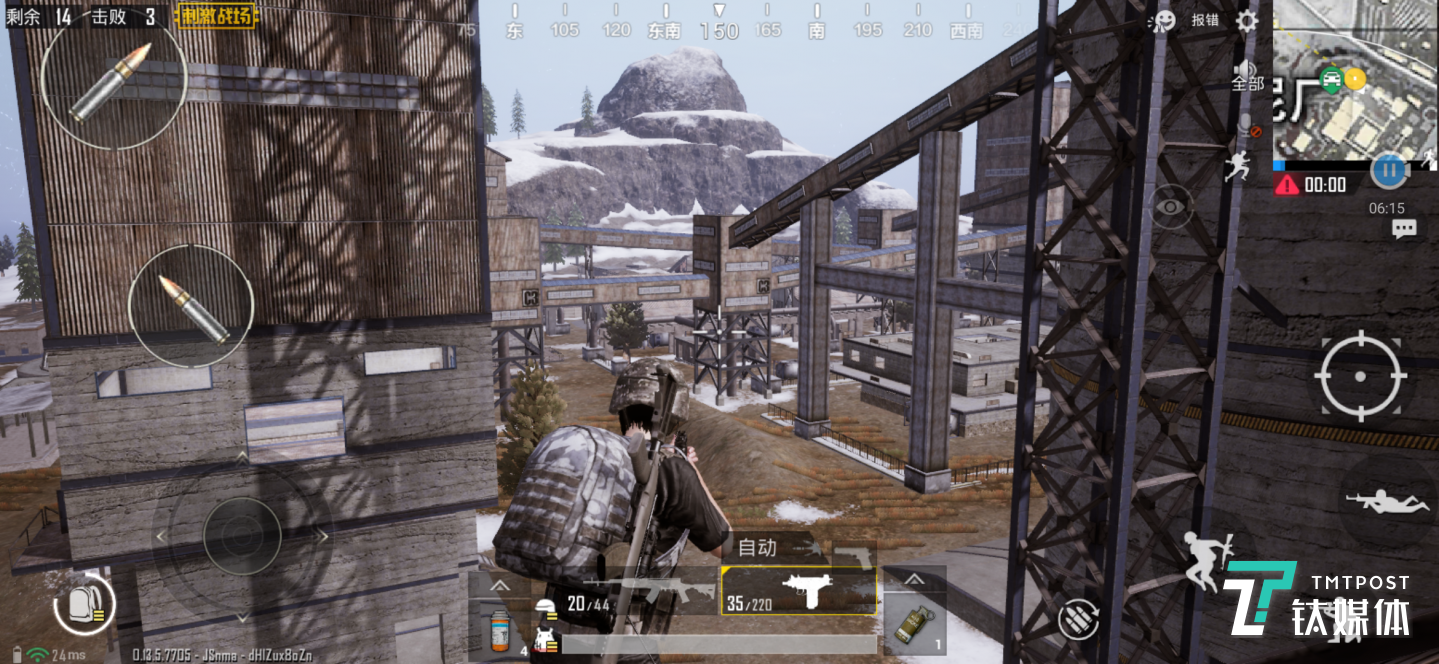Toggle the muted microphone icon

click(x=1246, y=126)
